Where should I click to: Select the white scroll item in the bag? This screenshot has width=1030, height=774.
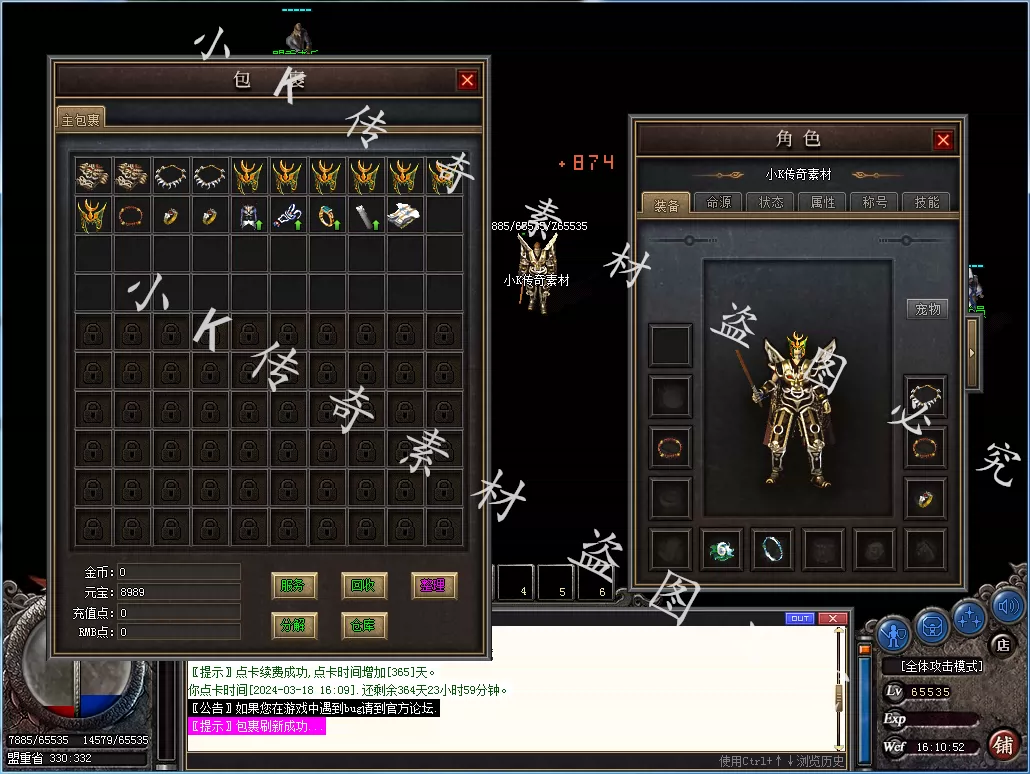(x=405, y=214)
